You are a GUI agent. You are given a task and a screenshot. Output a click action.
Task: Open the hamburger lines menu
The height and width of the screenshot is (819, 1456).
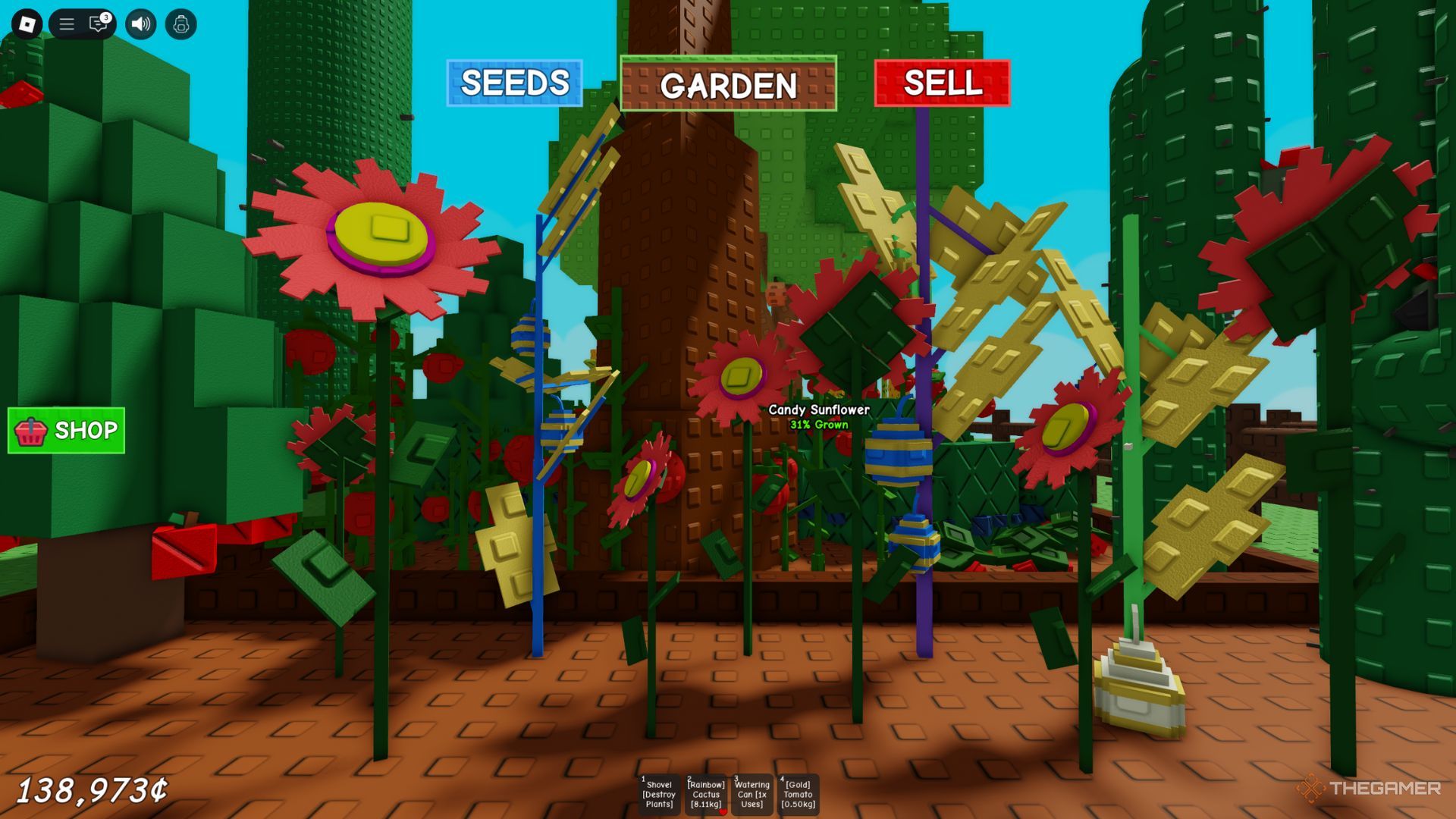tap(67, 24)
